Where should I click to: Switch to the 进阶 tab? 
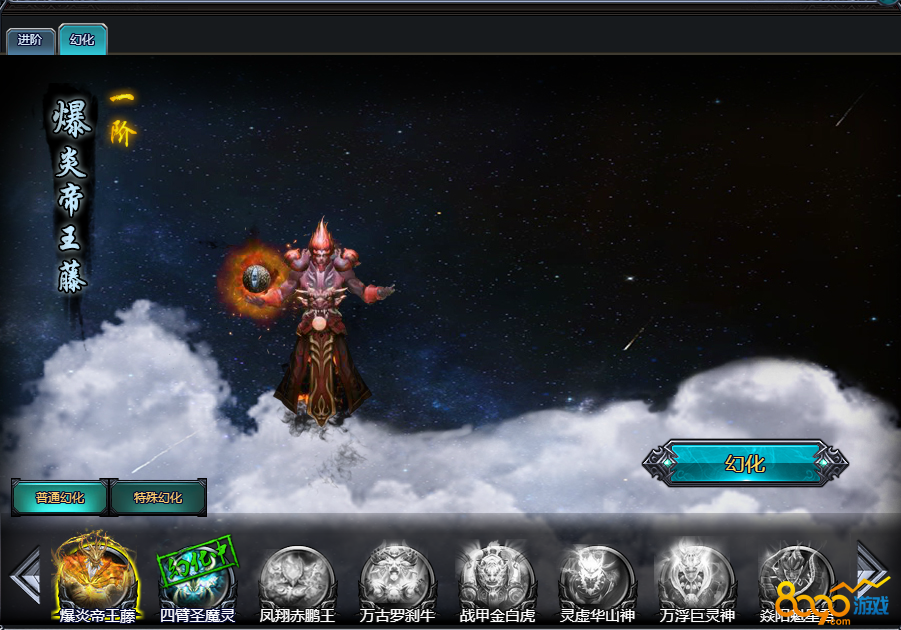tap(30, 40)
